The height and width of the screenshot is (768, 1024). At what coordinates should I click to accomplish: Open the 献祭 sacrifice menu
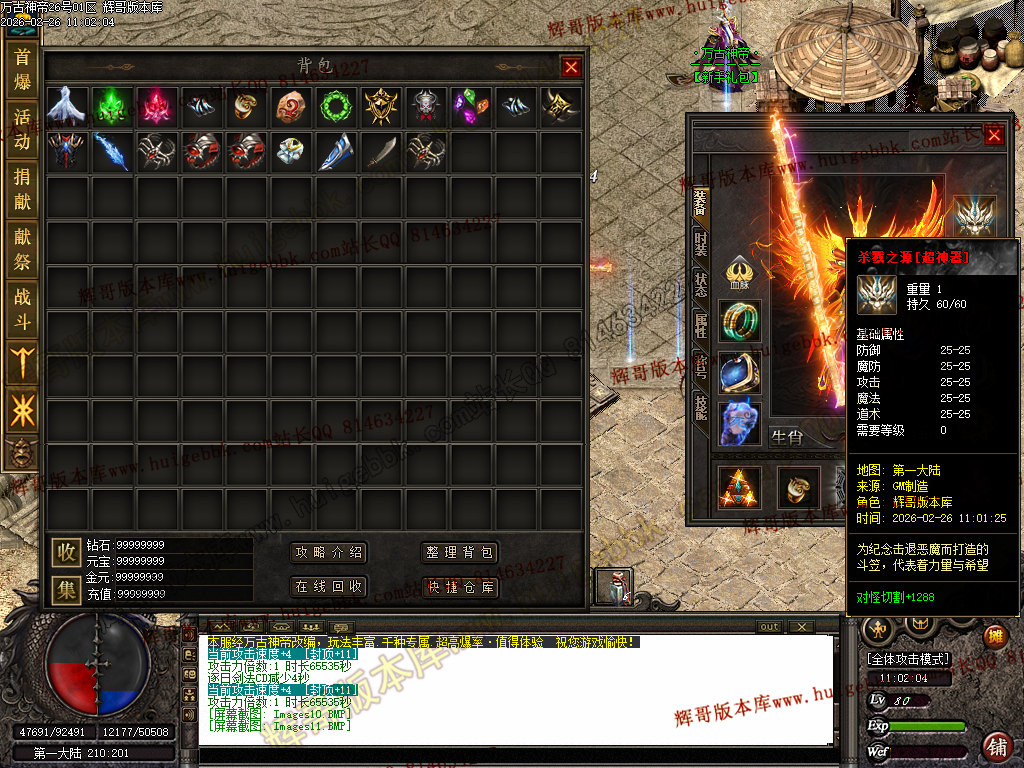pyautogui.click(x=22, y=249)
